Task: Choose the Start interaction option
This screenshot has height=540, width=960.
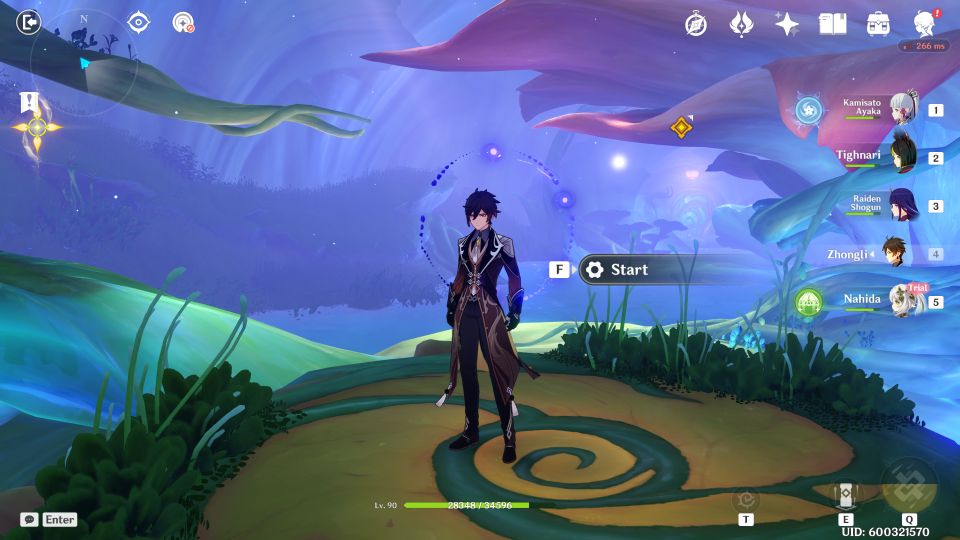Action: coord(629,269)
